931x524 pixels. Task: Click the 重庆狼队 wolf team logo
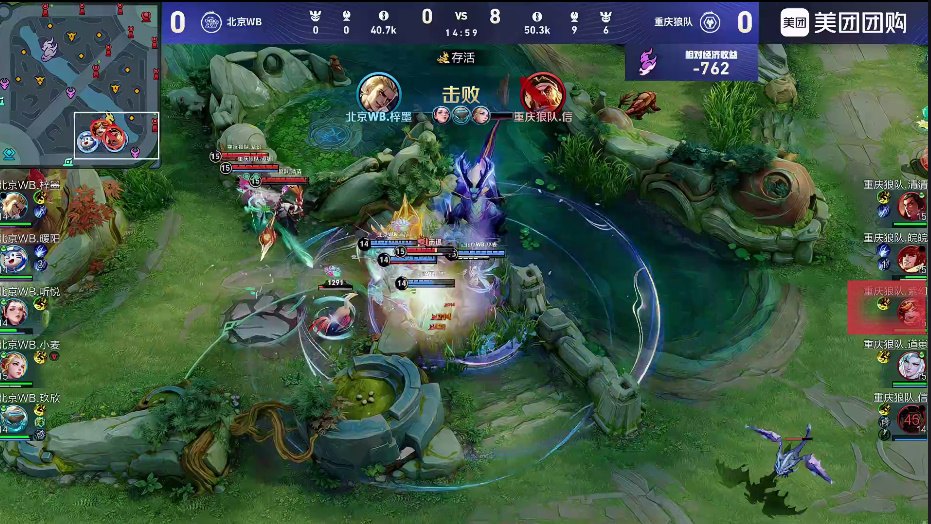click(708, 22)
